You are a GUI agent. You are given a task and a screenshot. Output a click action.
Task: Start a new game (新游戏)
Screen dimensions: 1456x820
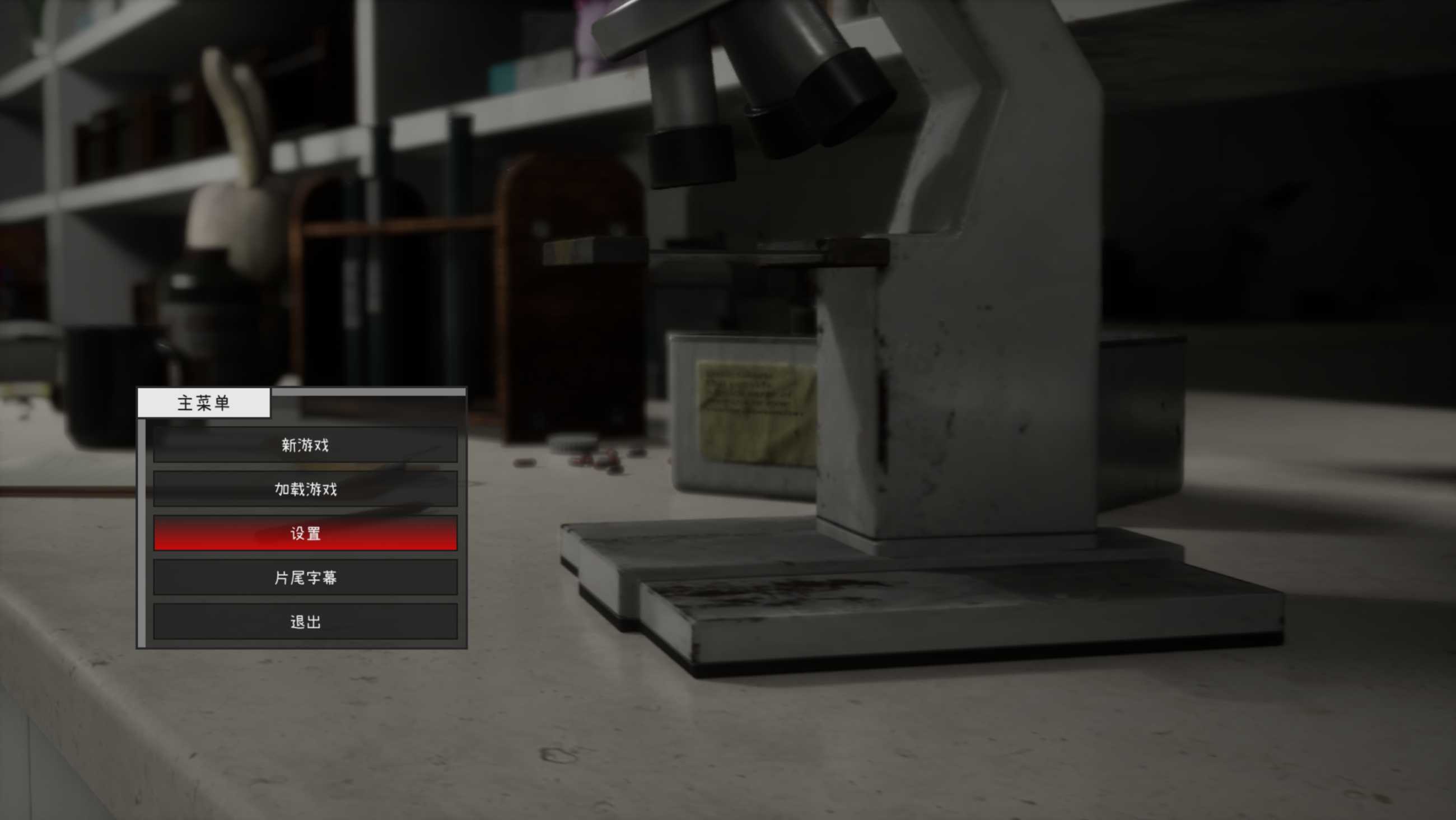[305, 445]
